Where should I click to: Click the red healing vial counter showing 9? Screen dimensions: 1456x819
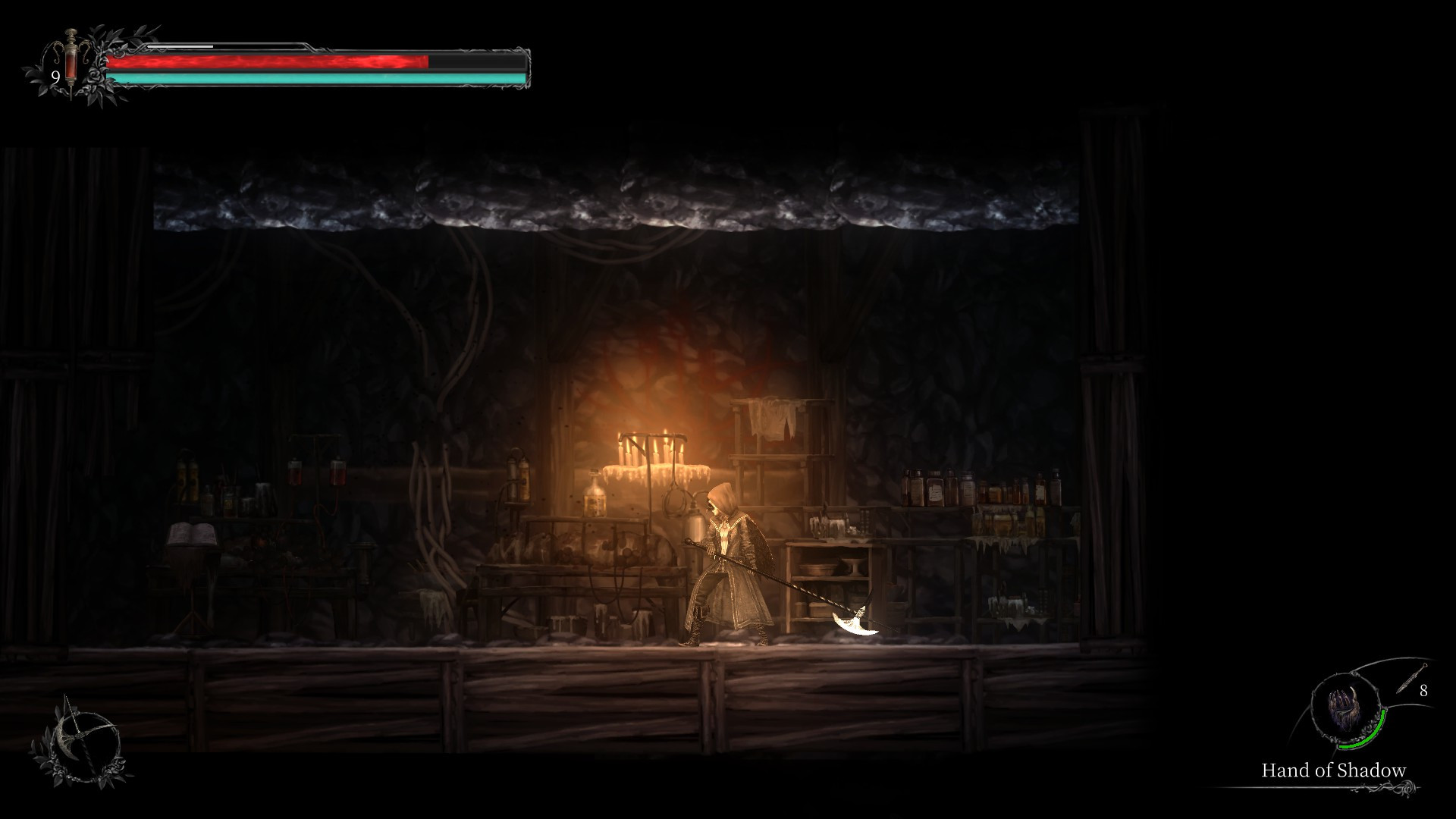[55, 76]
